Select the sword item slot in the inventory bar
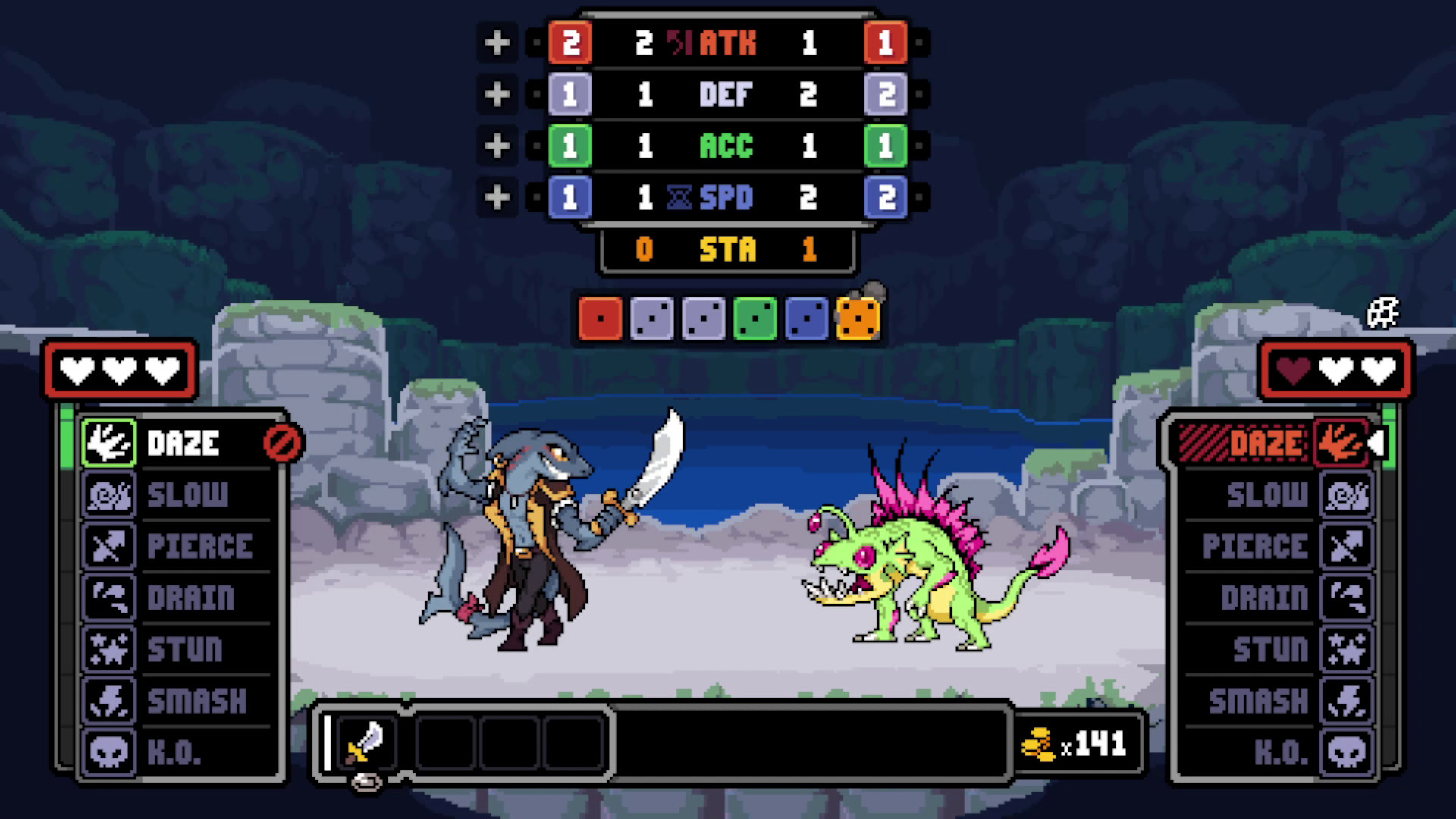Screen dimensions: 1456x819 pos(367,743)
